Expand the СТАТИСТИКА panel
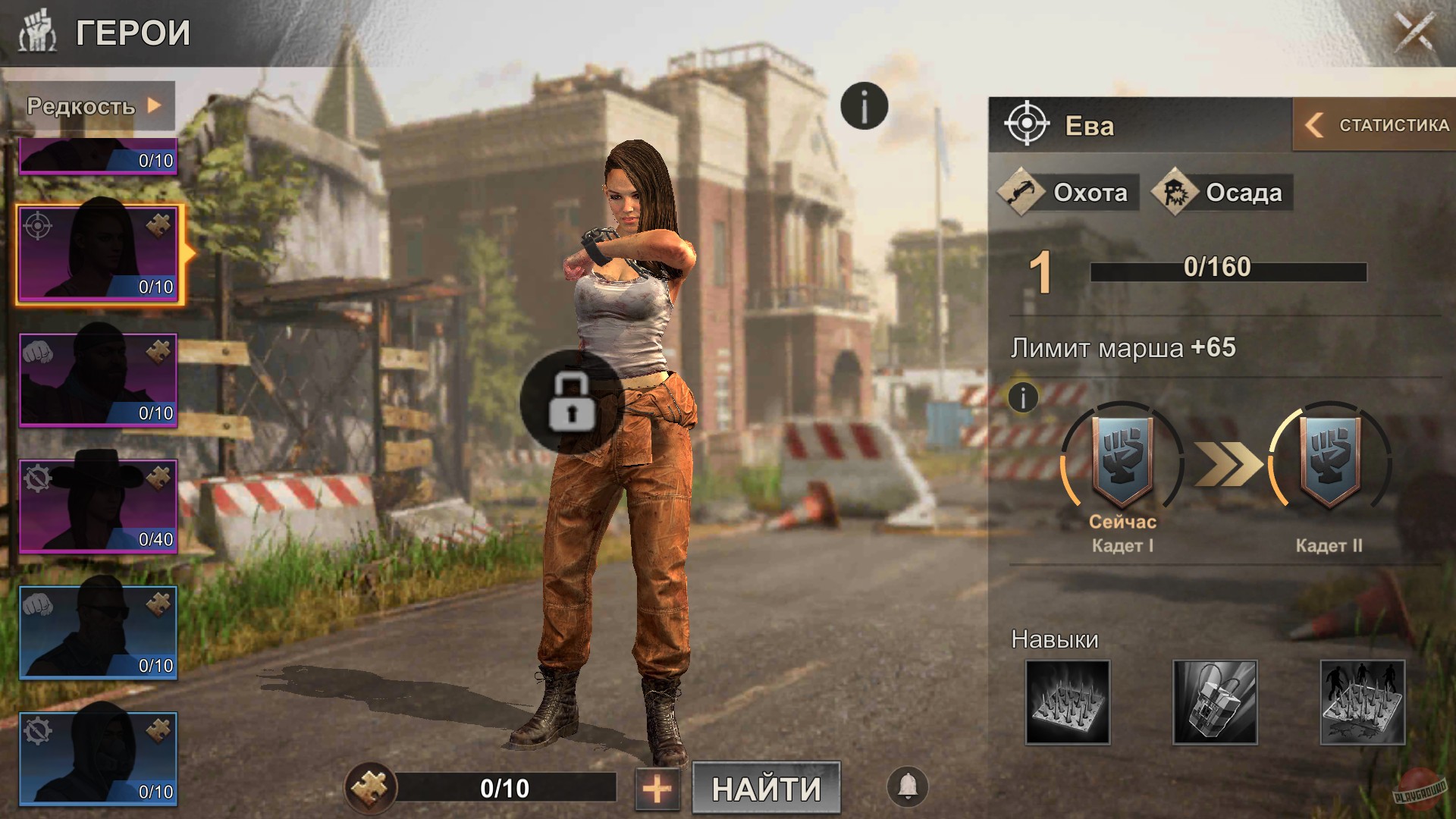 click(1371, 125)
